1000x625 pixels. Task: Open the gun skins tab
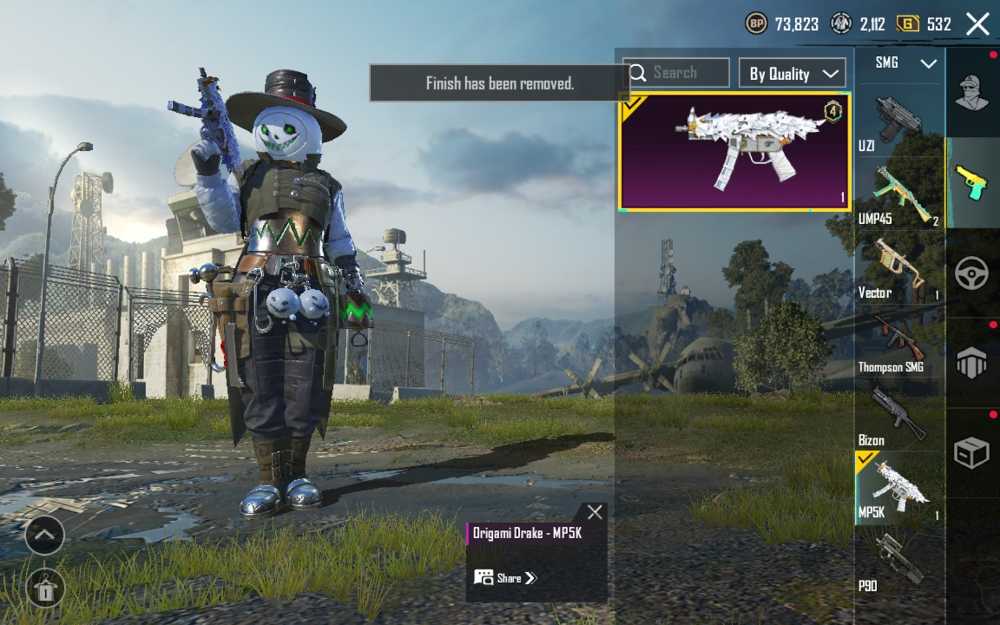pos(971,183)
